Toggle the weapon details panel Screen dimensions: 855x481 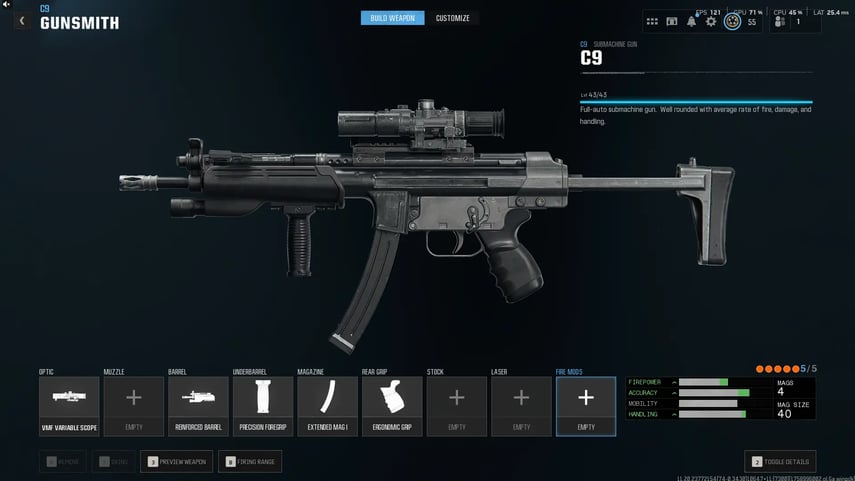click(781, 461)
